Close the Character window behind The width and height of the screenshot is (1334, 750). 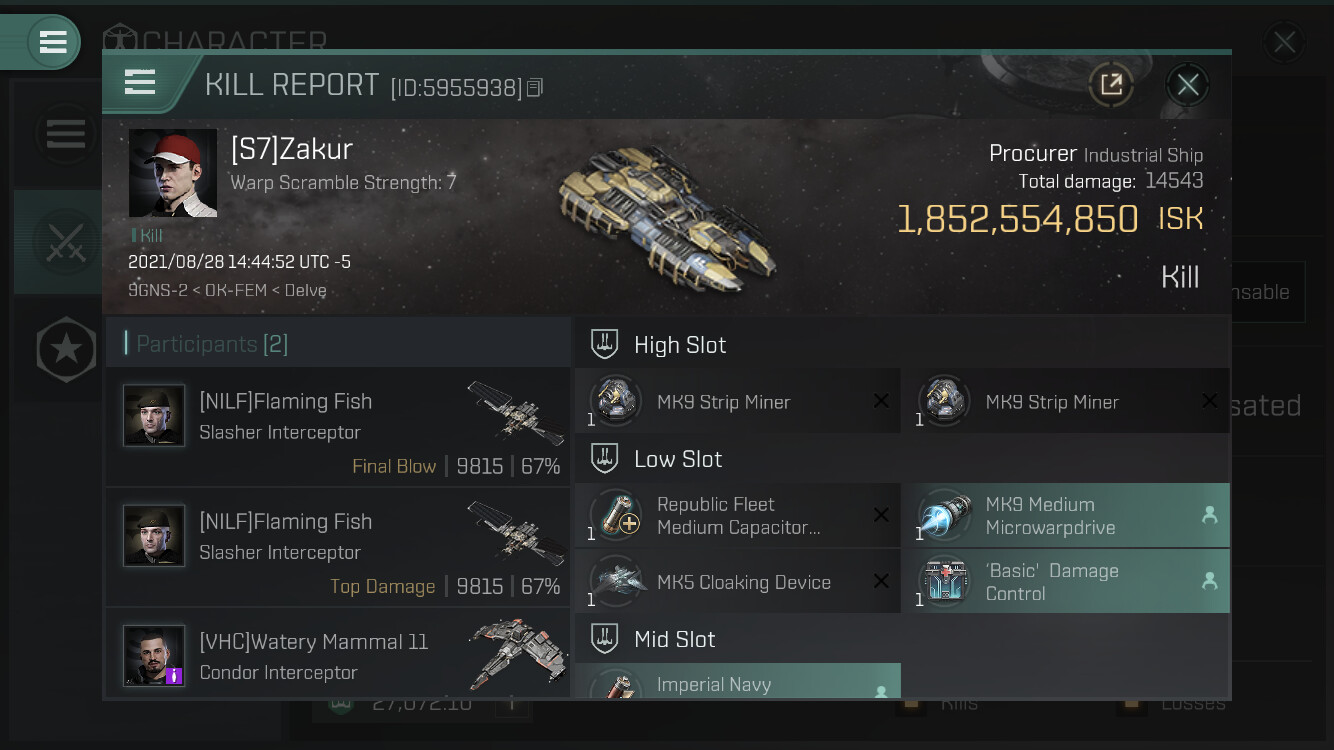pos(1284,43)
